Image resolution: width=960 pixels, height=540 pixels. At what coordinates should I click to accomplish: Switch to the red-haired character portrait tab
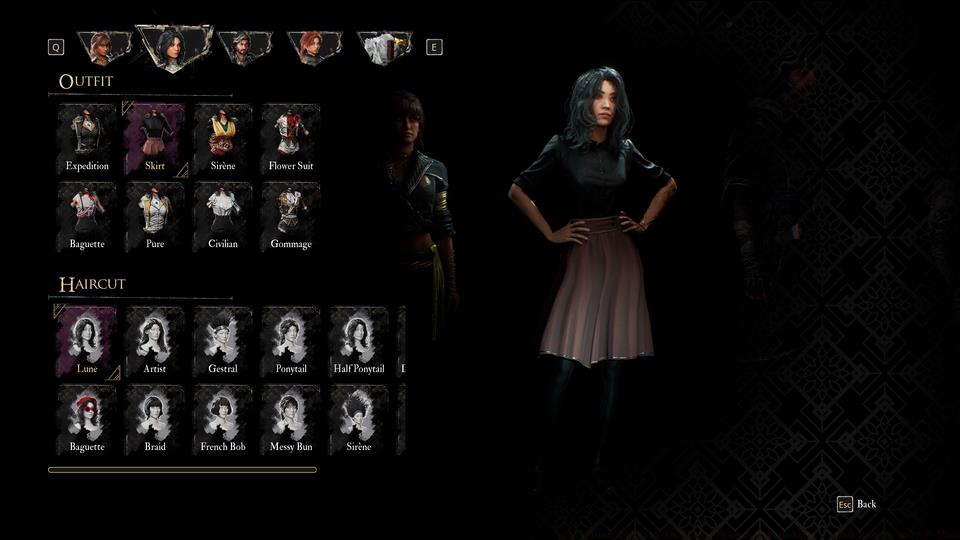(314, 46)
